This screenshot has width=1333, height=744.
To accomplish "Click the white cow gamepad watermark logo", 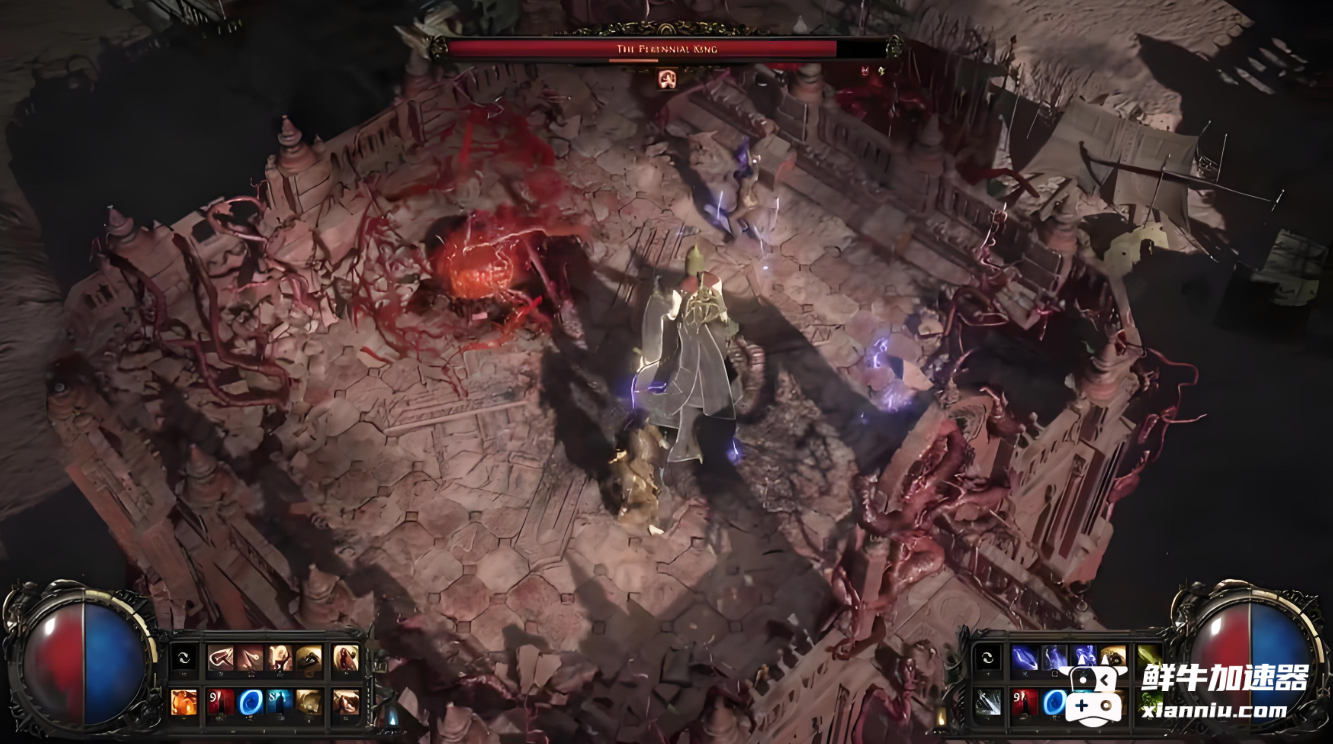I will pyautogui.click(x=1095, y=691).
